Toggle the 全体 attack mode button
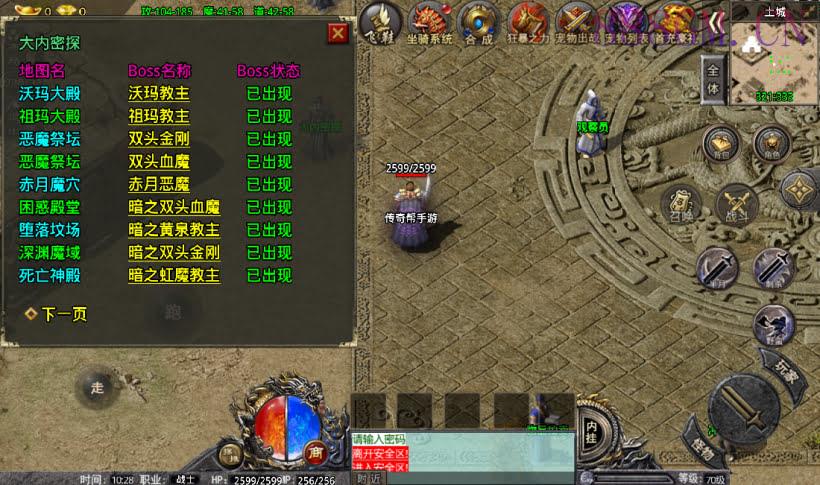This screenshot has width=820, height=485. pyautogui.click(x=713, y=80)
